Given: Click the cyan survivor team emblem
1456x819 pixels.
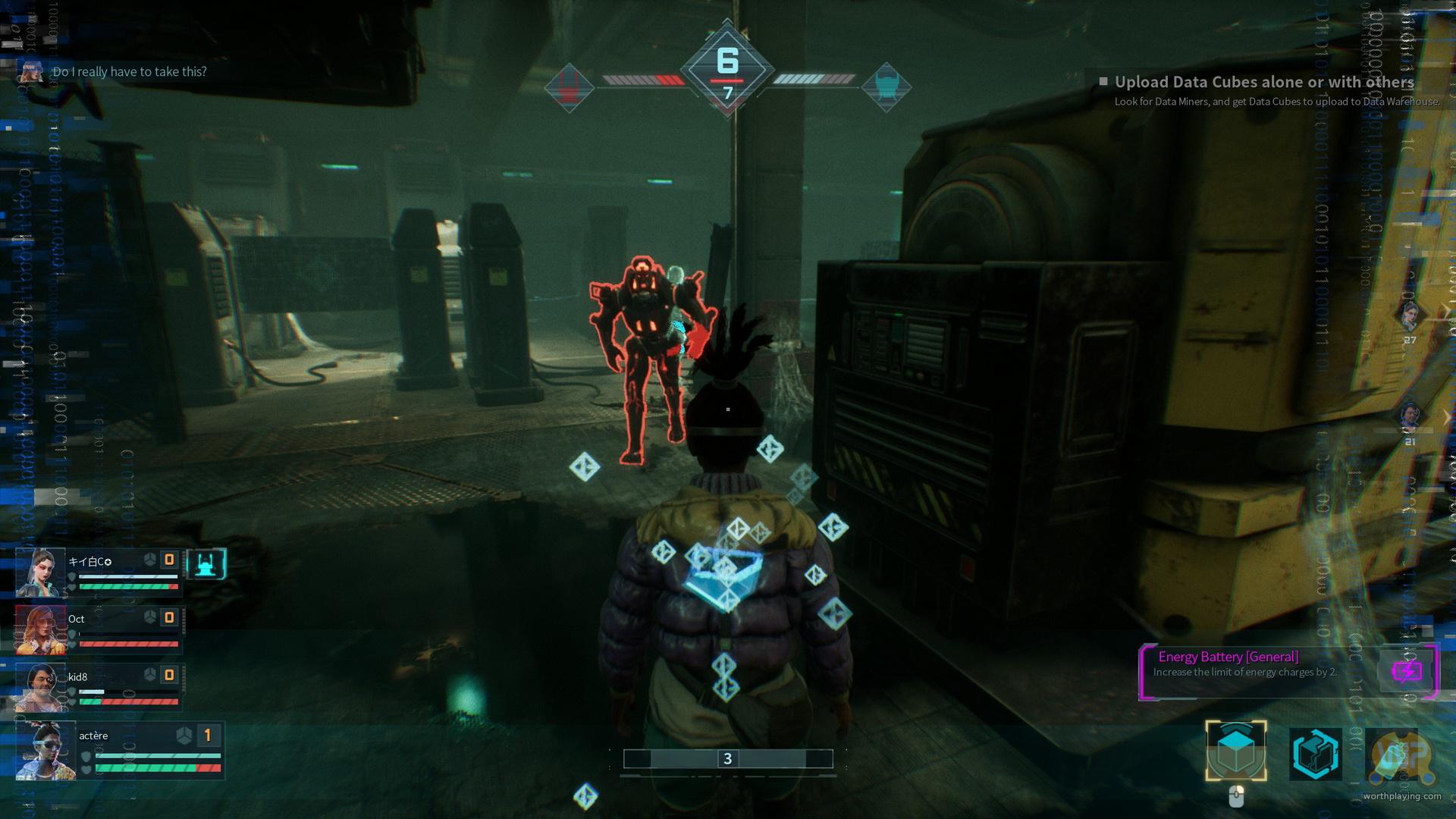Looking at the screenshot, I should (x=886, y=87).
